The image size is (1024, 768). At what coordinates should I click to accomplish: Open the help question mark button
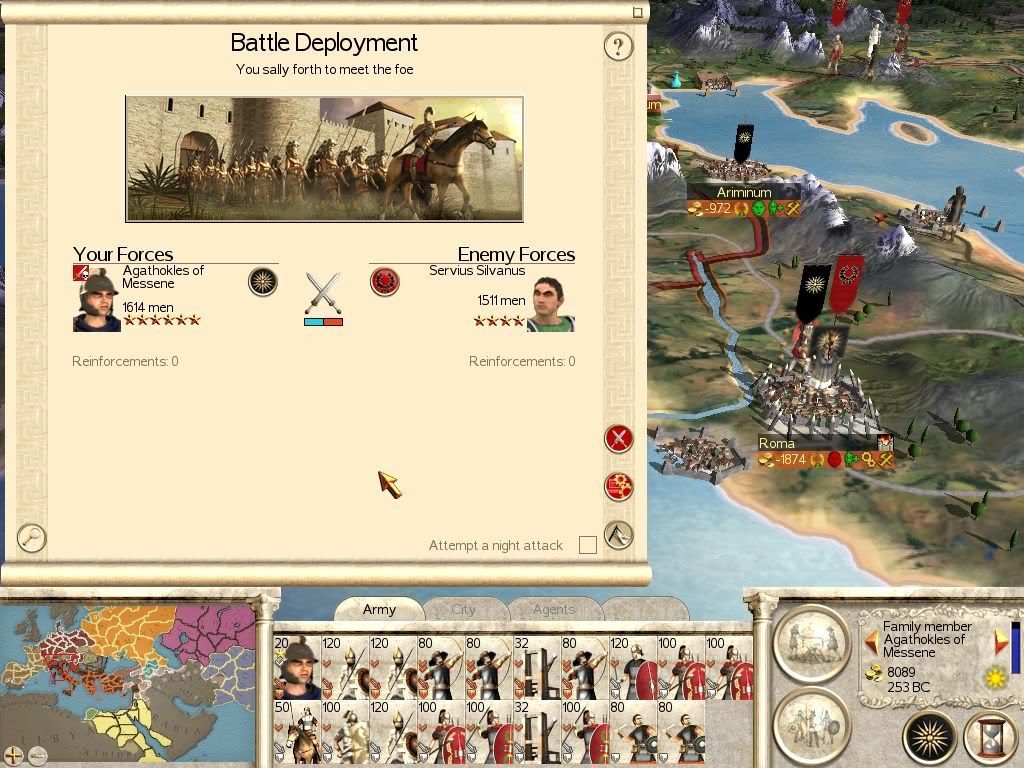[619, 46]
